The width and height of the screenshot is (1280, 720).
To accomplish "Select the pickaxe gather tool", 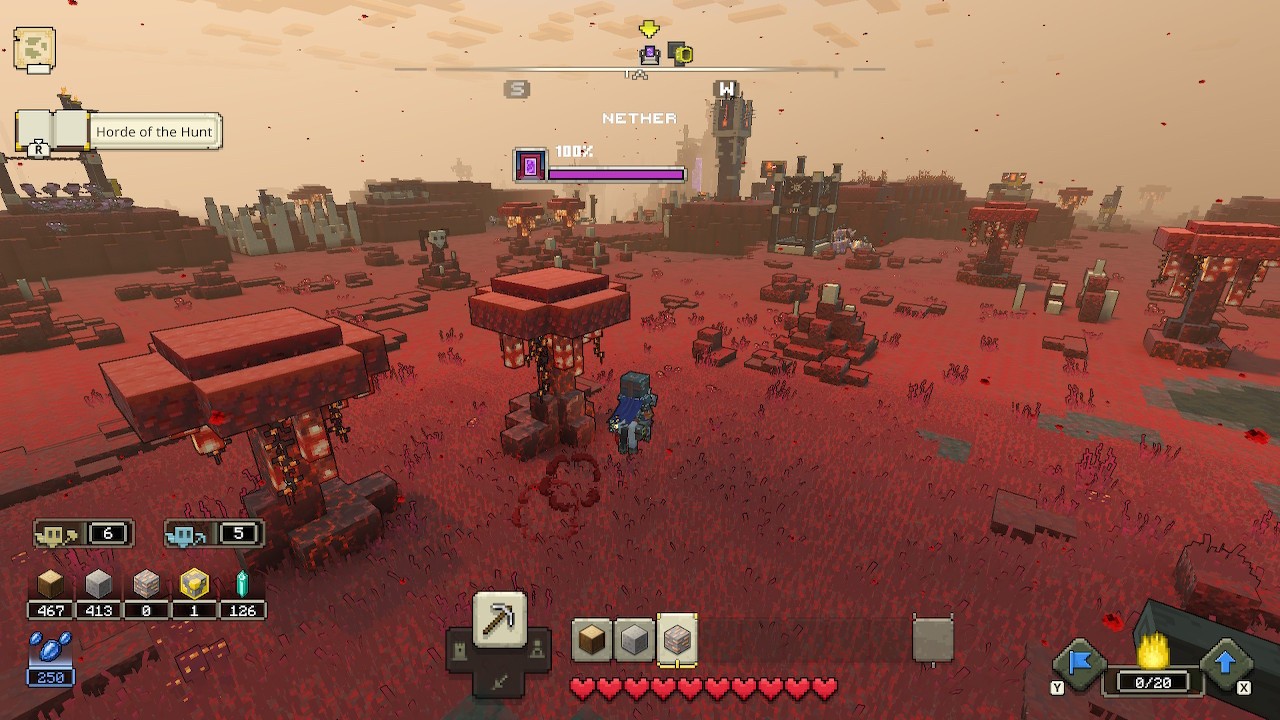I will [499, 619].
